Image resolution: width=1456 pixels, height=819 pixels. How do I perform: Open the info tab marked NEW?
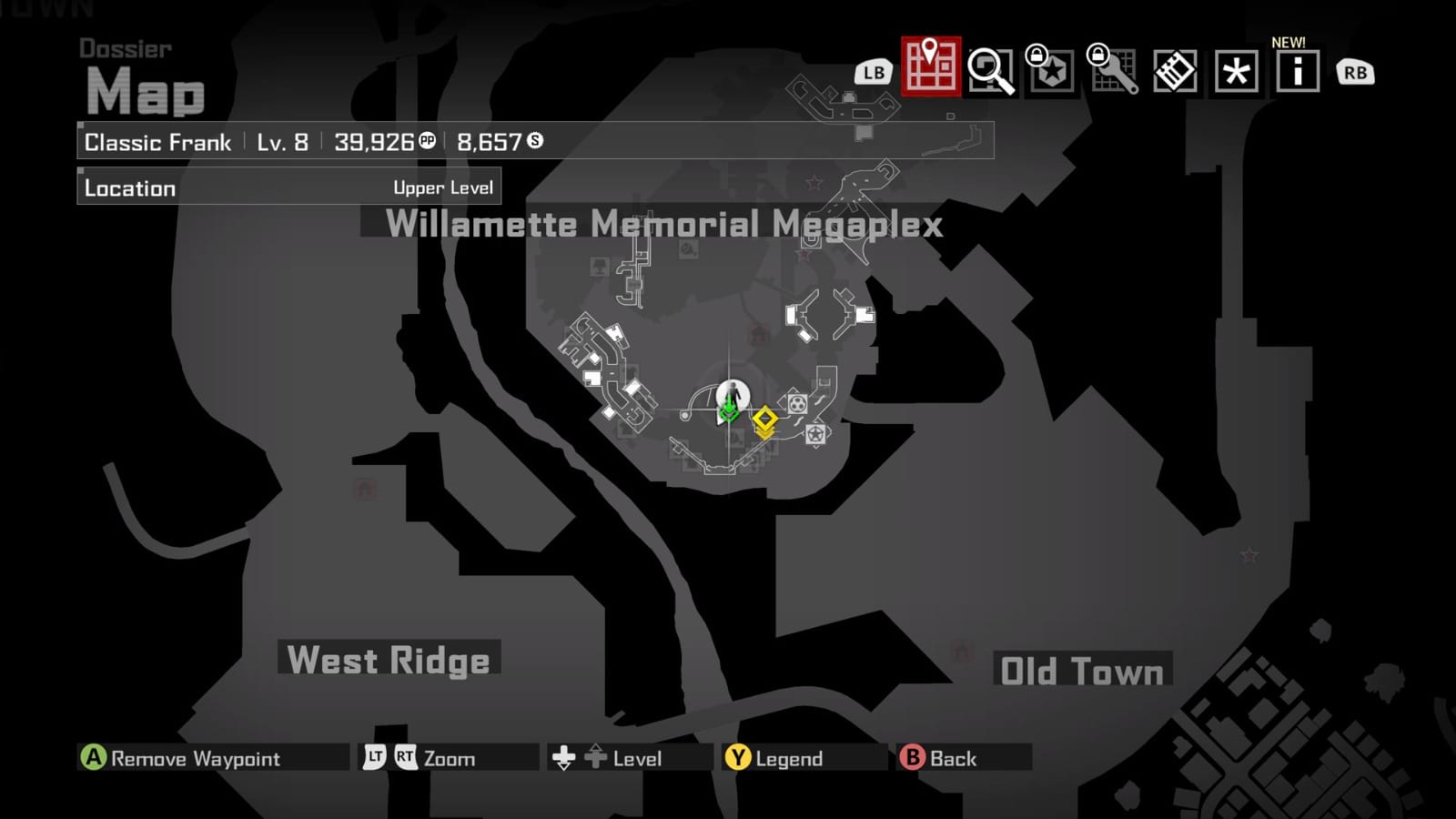click(1297, 70)
